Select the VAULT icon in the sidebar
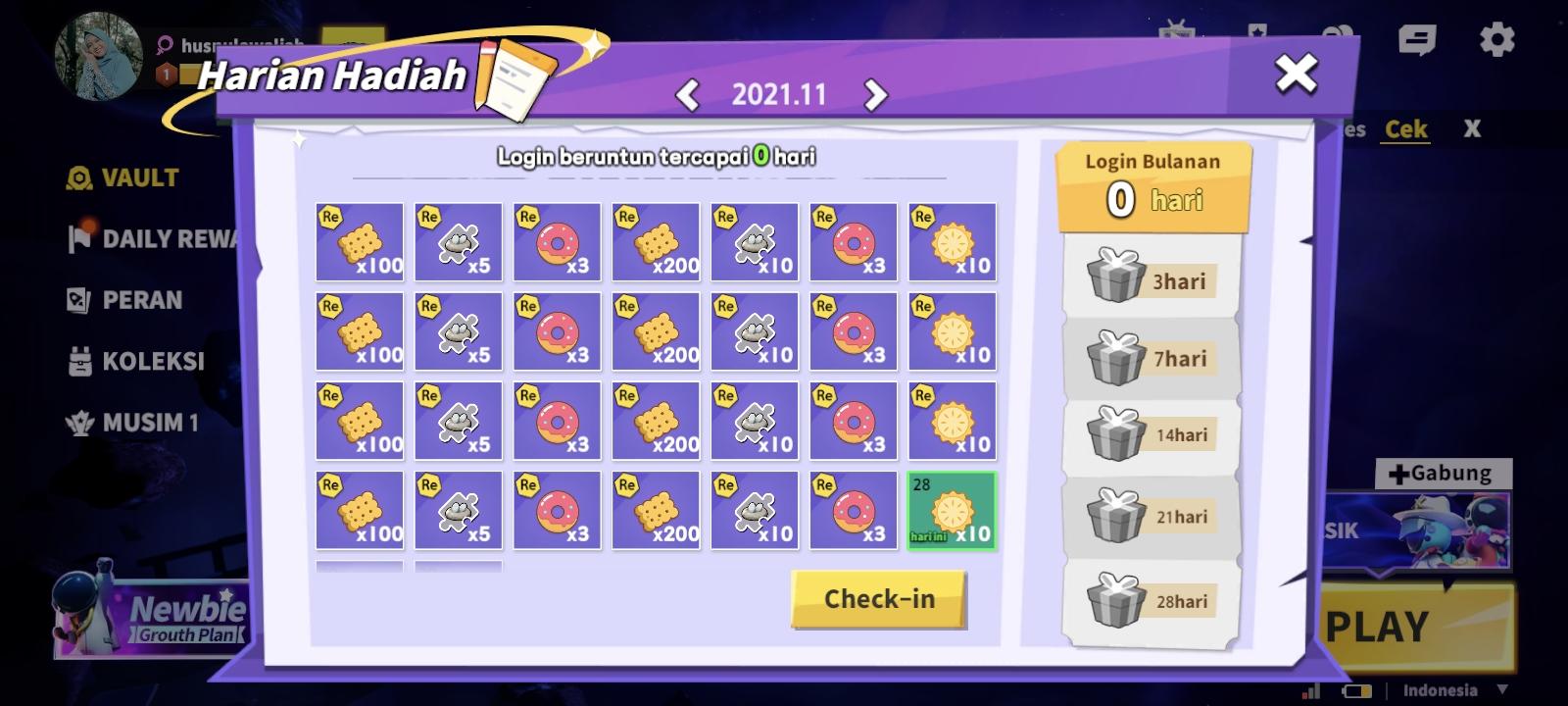Image resolution: width=1568 pixels, height=706 pixels. 77,177
